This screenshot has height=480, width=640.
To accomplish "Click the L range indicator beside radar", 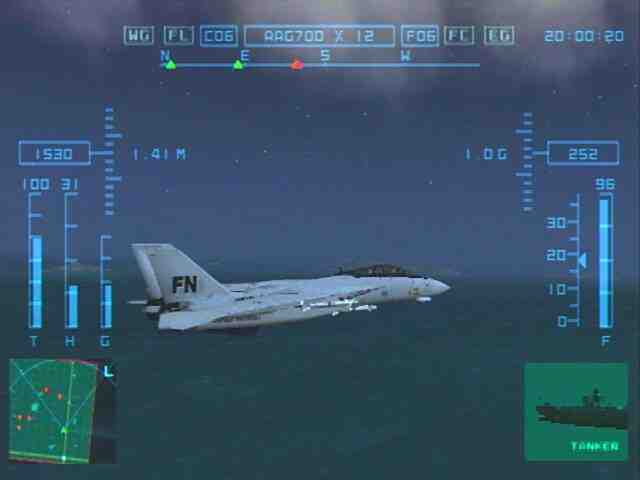I will click(109, 371).
